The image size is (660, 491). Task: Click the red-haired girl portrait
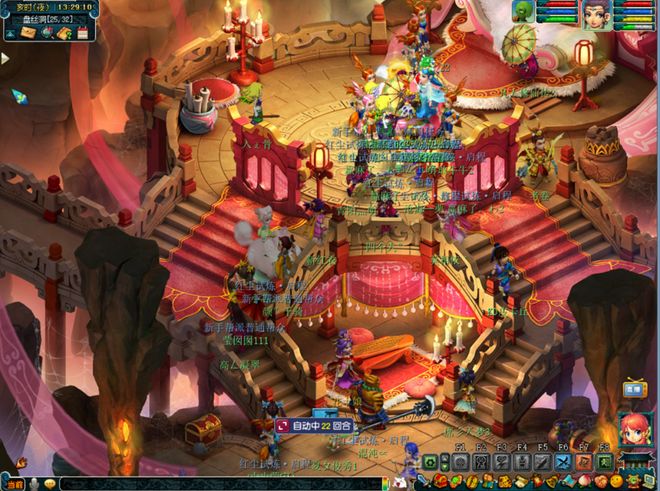click(634, 427)
